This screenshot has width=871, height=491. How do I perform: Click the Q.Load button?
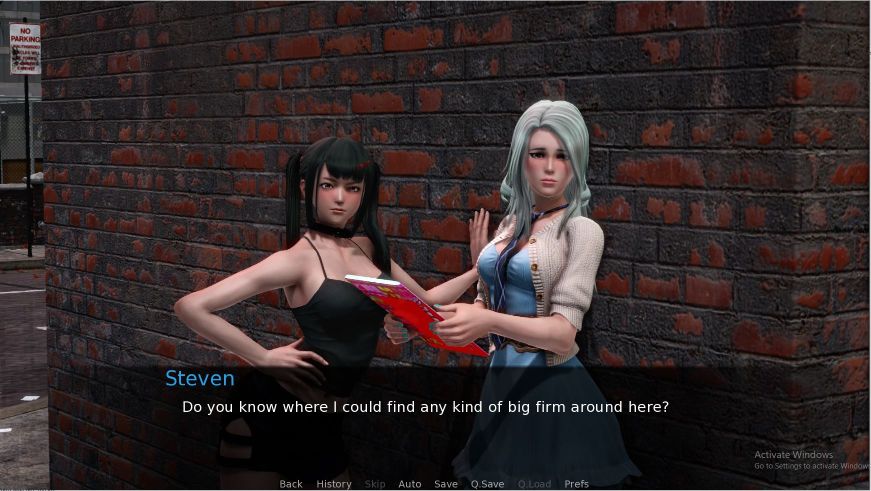coord(534,484)
